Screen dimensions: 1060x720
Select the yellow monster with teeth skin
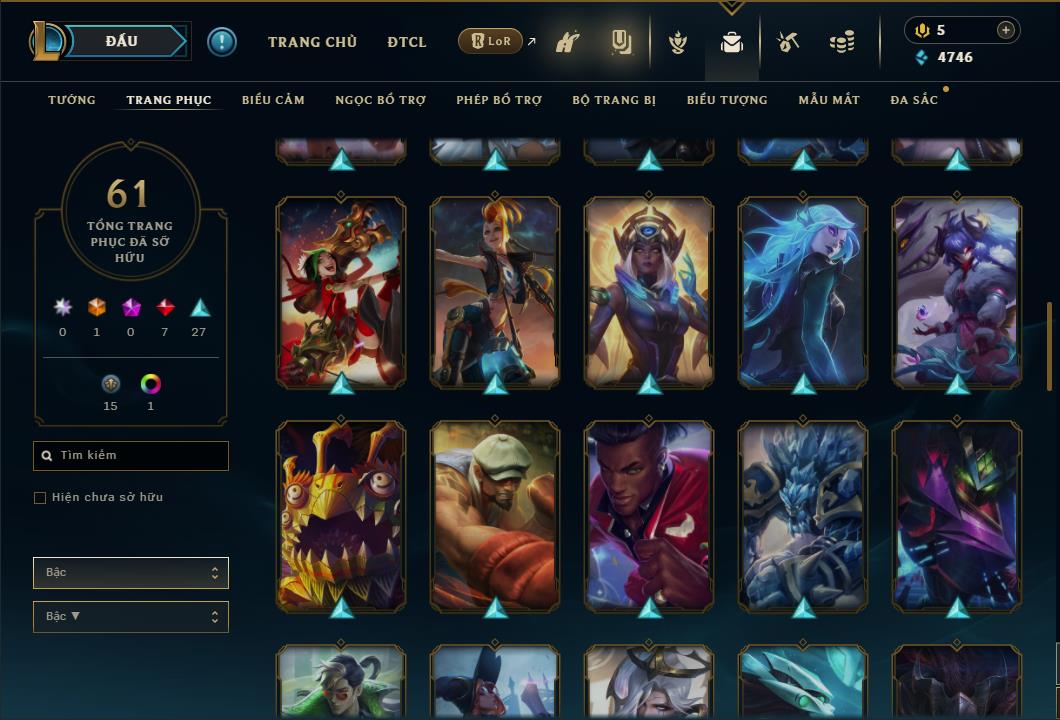coord(341,515)
